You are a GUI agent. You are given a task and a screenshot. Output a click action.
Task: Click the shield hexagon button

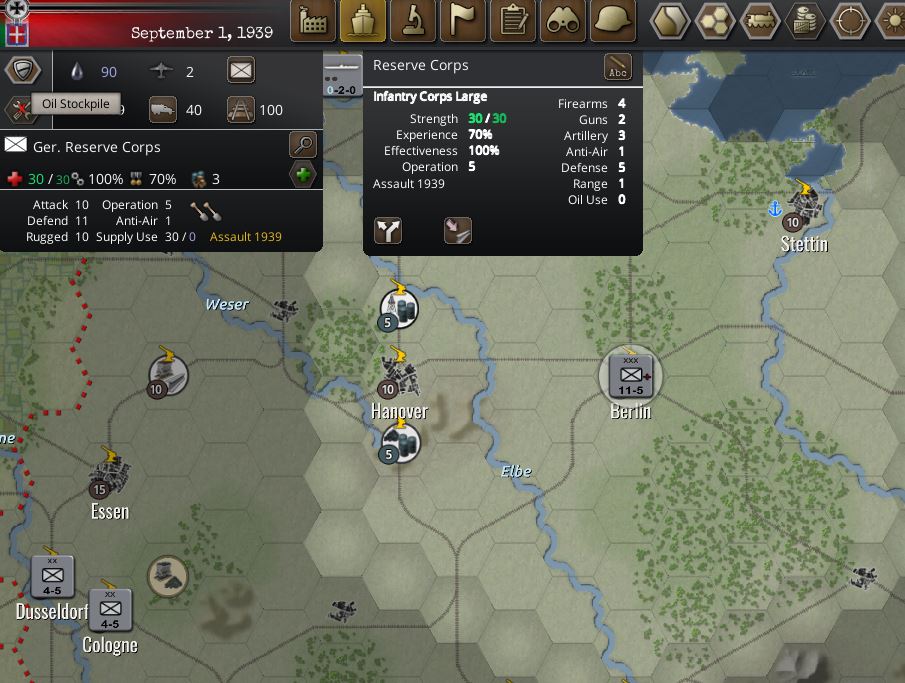pos(22,70)
